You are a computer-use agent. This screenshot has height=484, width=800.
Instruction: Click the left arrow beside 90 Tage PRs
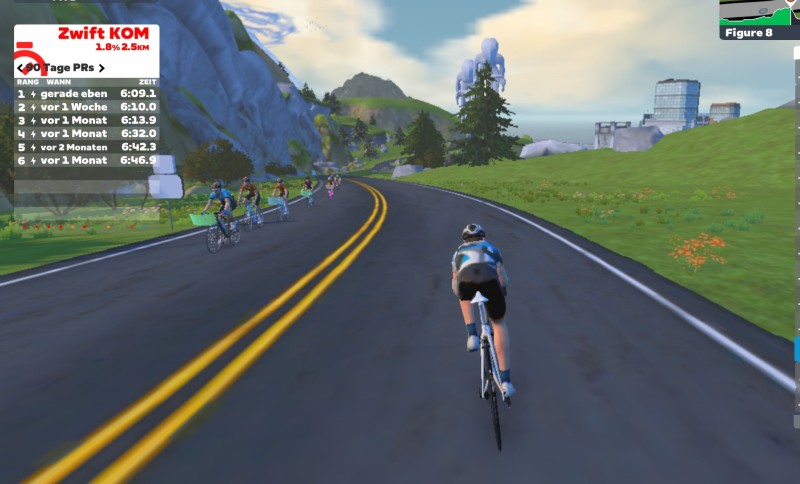21,68
